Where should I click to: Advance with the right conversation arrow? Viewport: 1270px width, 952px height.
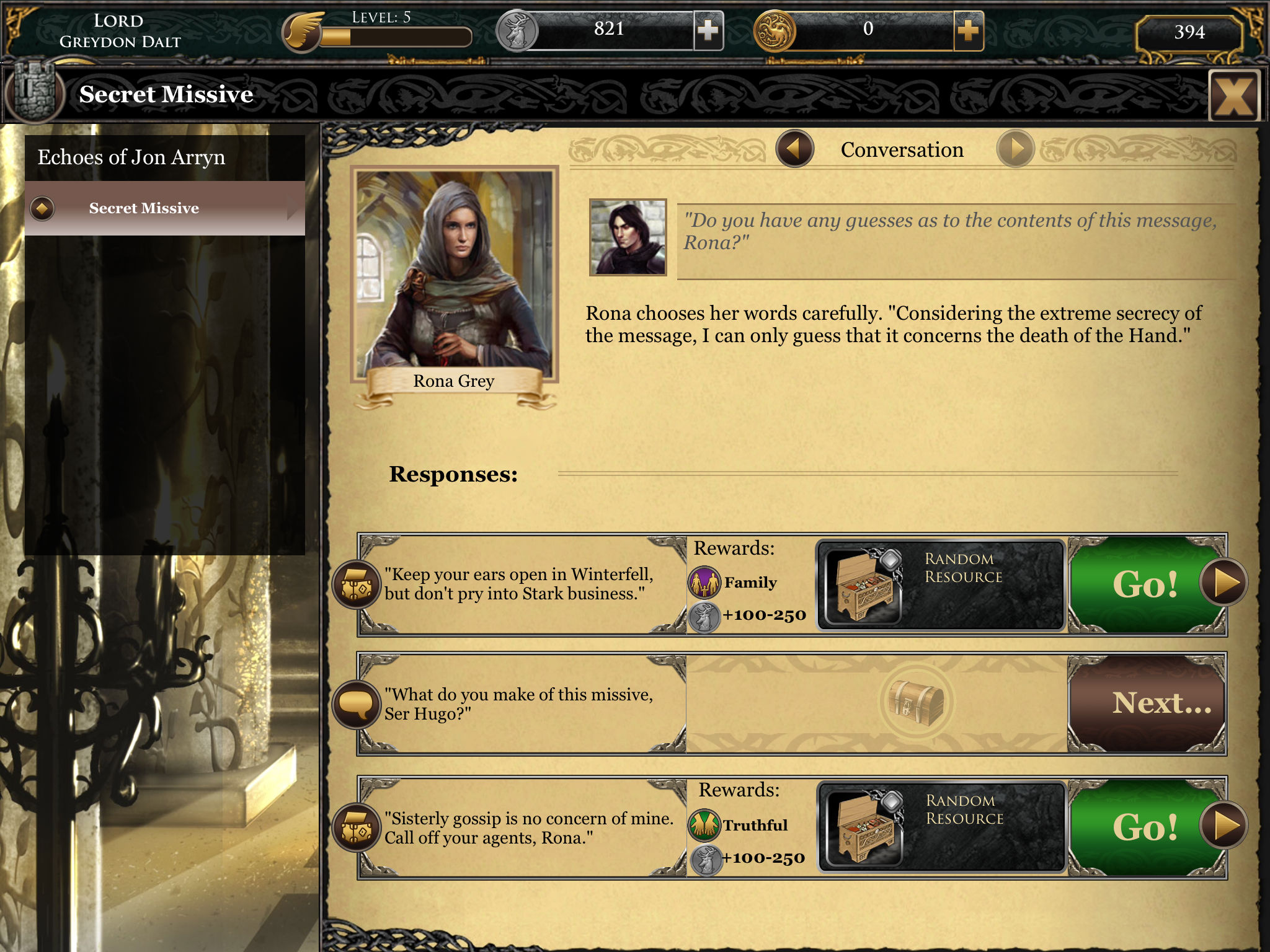pyautogui.click(x=1015, y=149)
